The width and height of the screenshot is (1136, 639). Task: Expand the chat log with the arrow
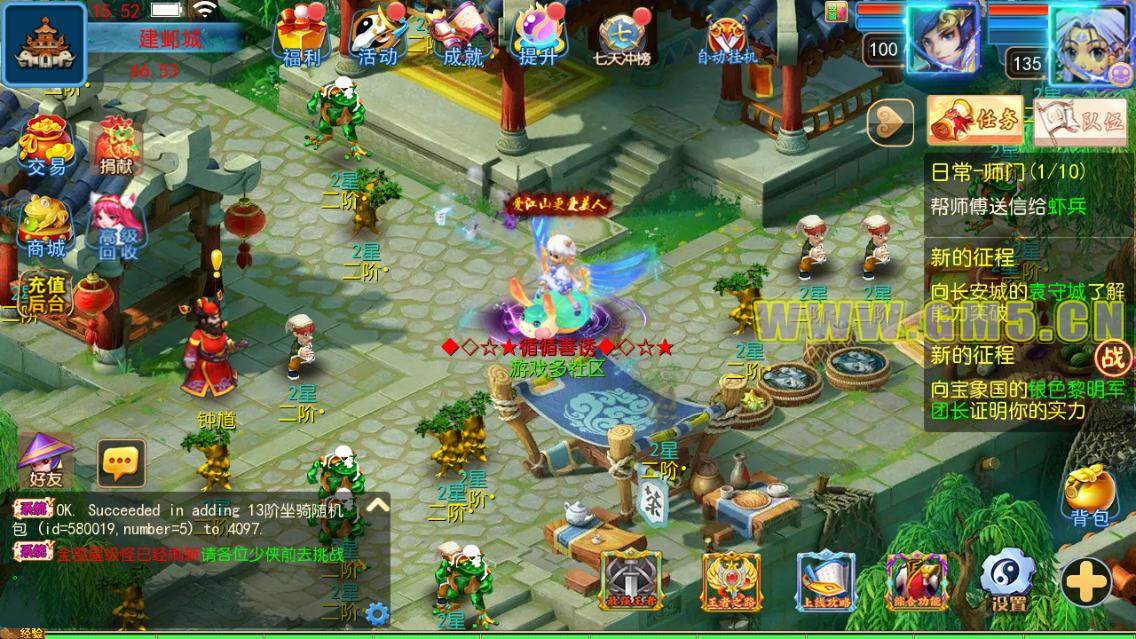(377, 505)
